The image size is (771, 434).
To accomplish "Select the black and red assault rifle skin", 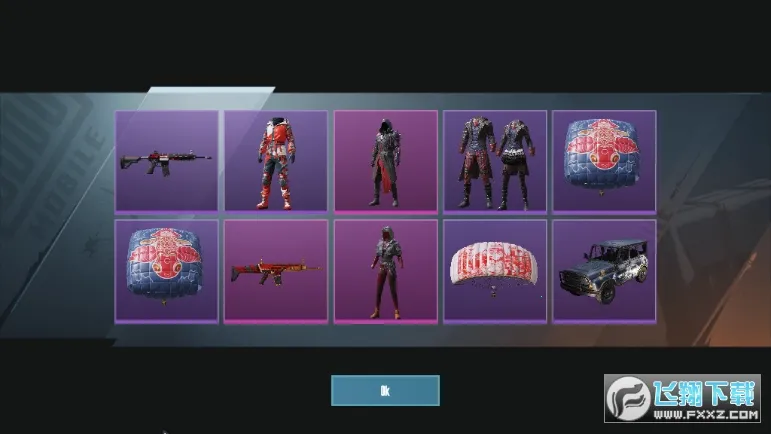I will point(166,160).
